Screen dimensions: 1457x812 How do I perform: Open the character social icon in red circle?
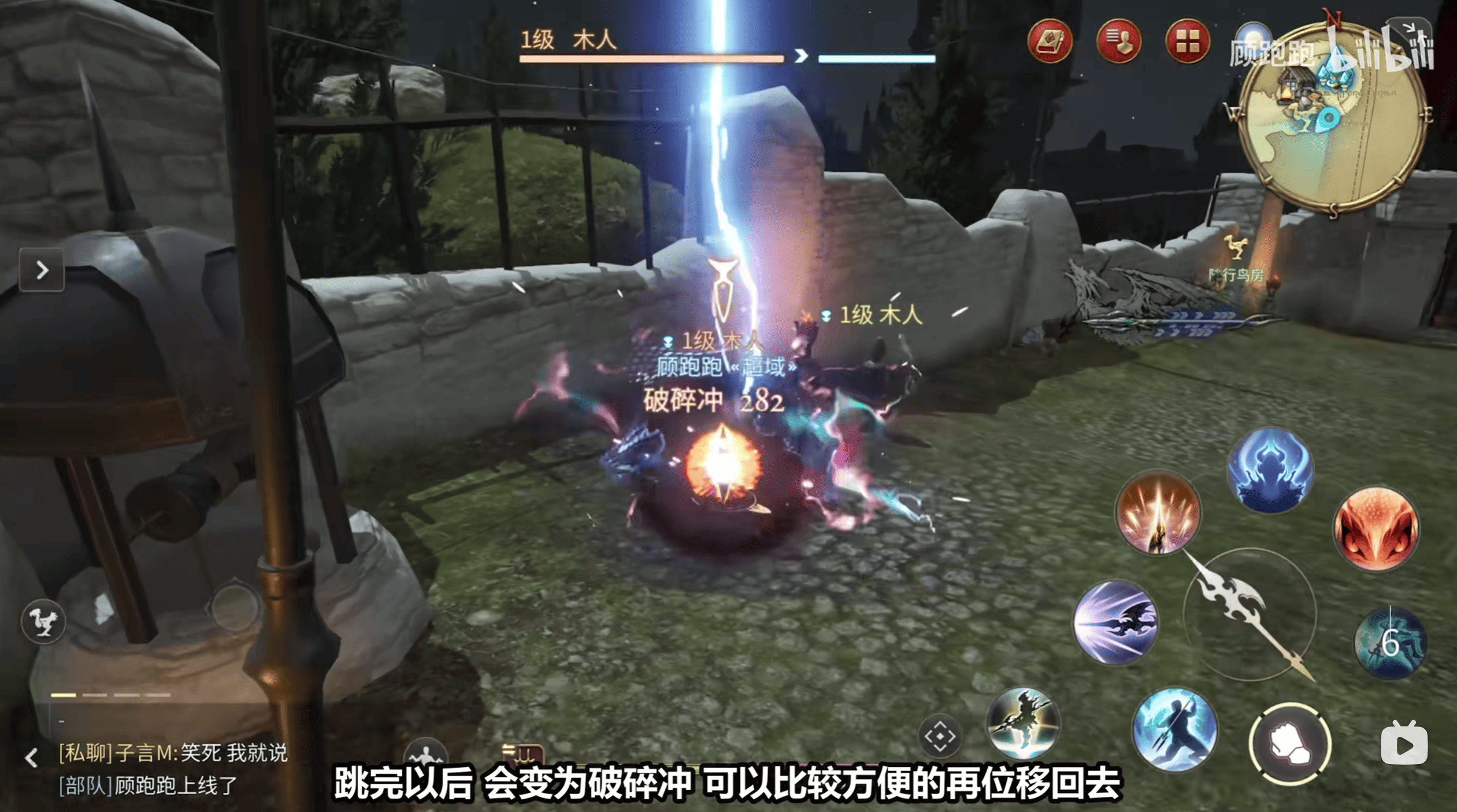(1123, 42)
